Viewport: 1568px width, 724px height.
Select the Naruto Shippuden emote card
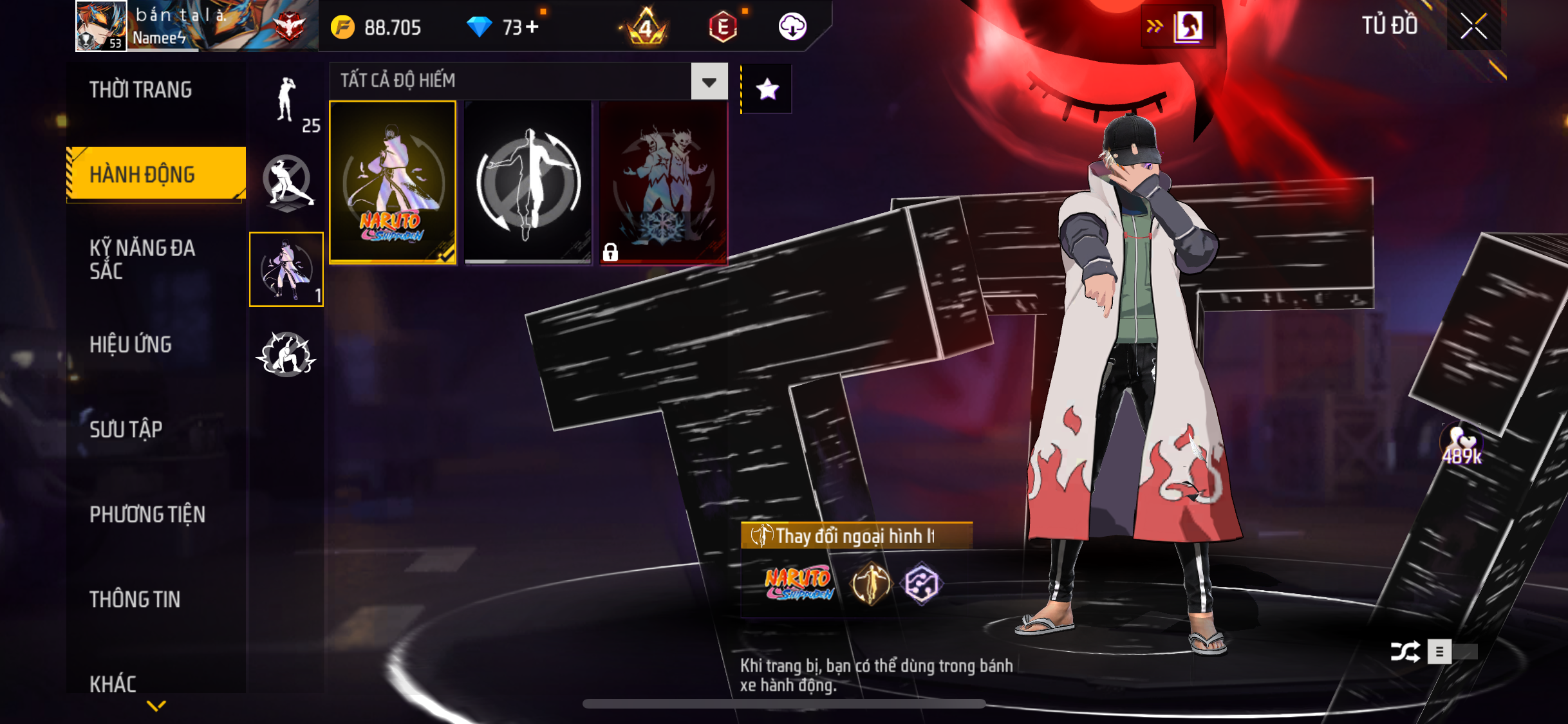tap(393, 182)
